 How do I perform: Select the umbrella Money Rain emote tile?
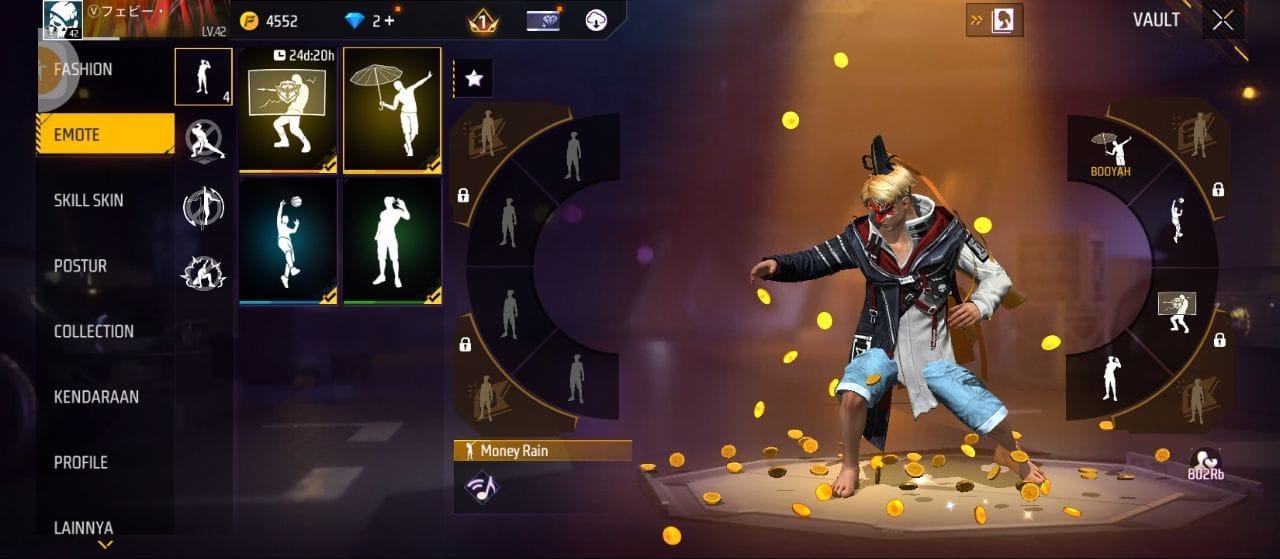392,109
